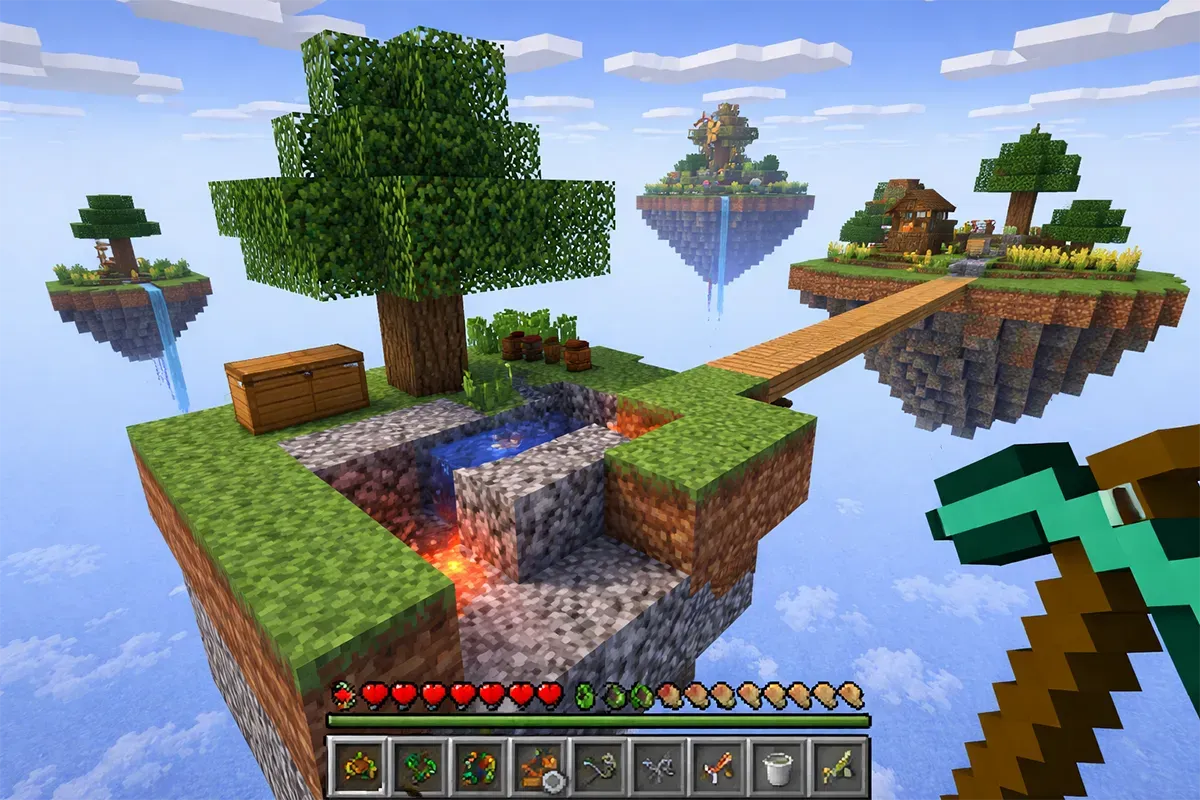Select the multicolored green-orange-blue item slot
This screenshot has width=1200, height=800.
476,766
